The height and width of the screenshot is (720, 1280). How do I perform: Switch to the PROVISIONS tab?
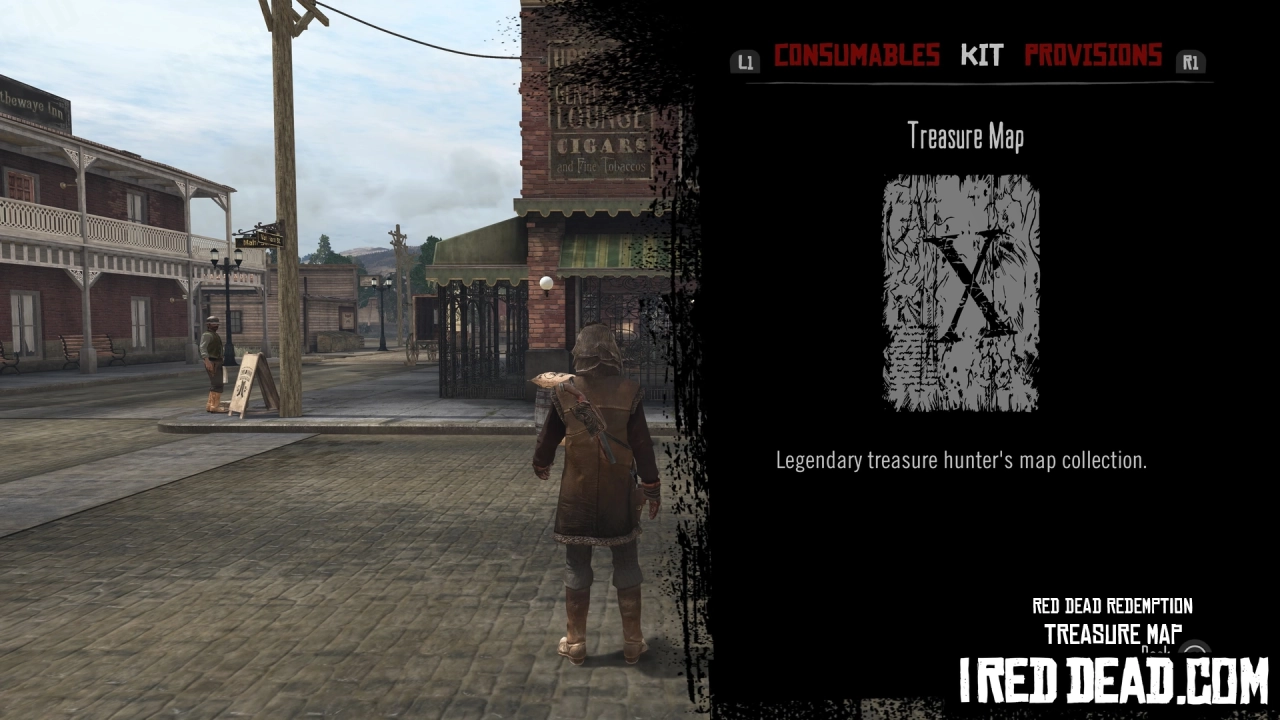1092,56
